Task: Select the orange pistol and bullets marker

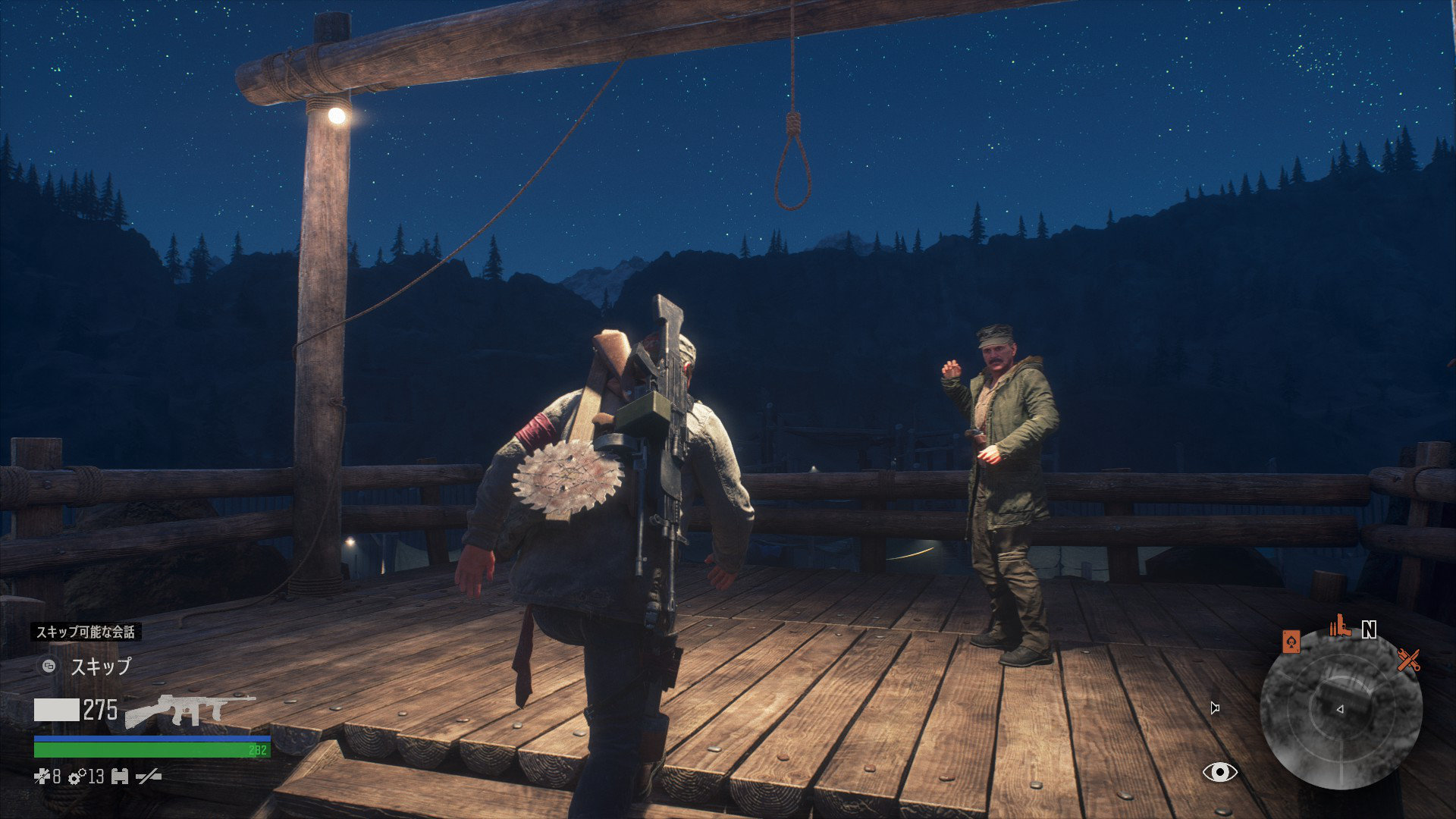Action: pos(1340,626)
